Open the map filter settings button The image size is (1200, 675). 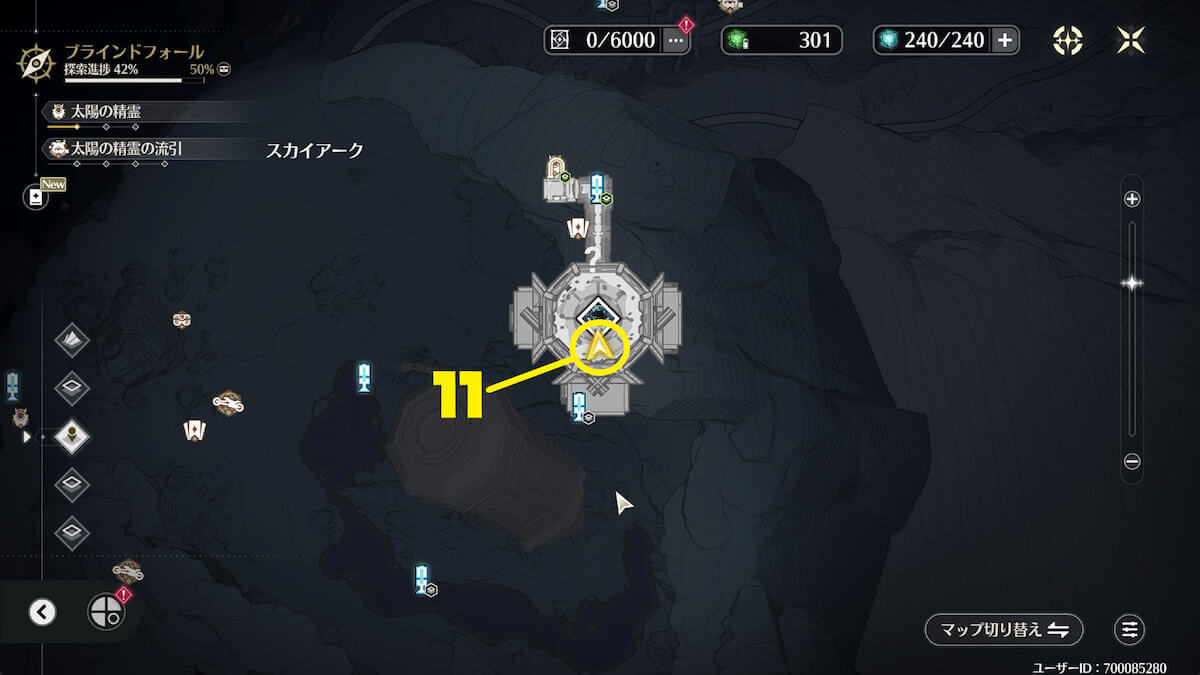[x=1130, y=629]
